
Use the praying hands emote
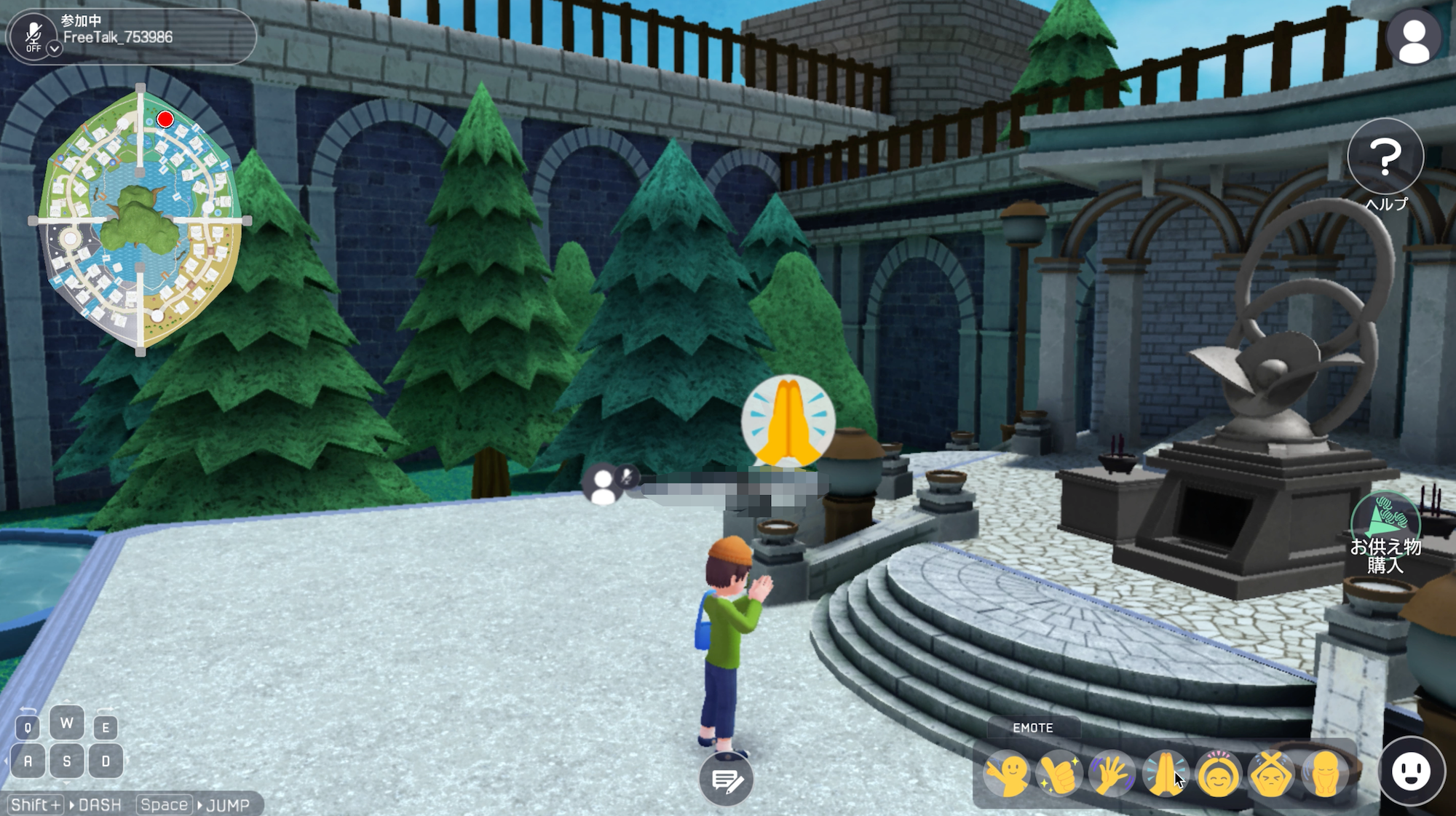pyautogui.click(x=1165, y=774)
